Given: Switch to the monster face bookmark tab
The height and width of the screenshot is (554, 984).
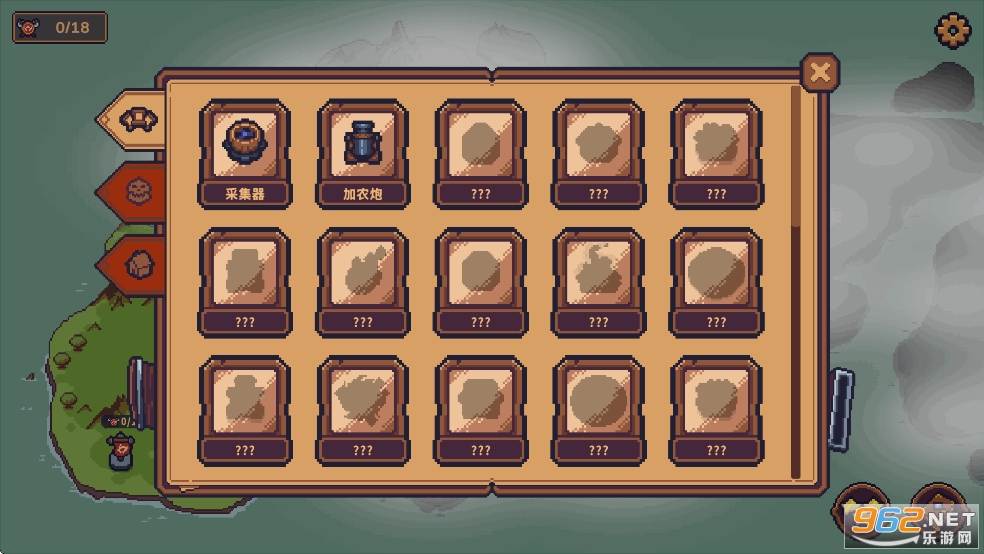Looking at the screenshot, I should click(135, 190).
